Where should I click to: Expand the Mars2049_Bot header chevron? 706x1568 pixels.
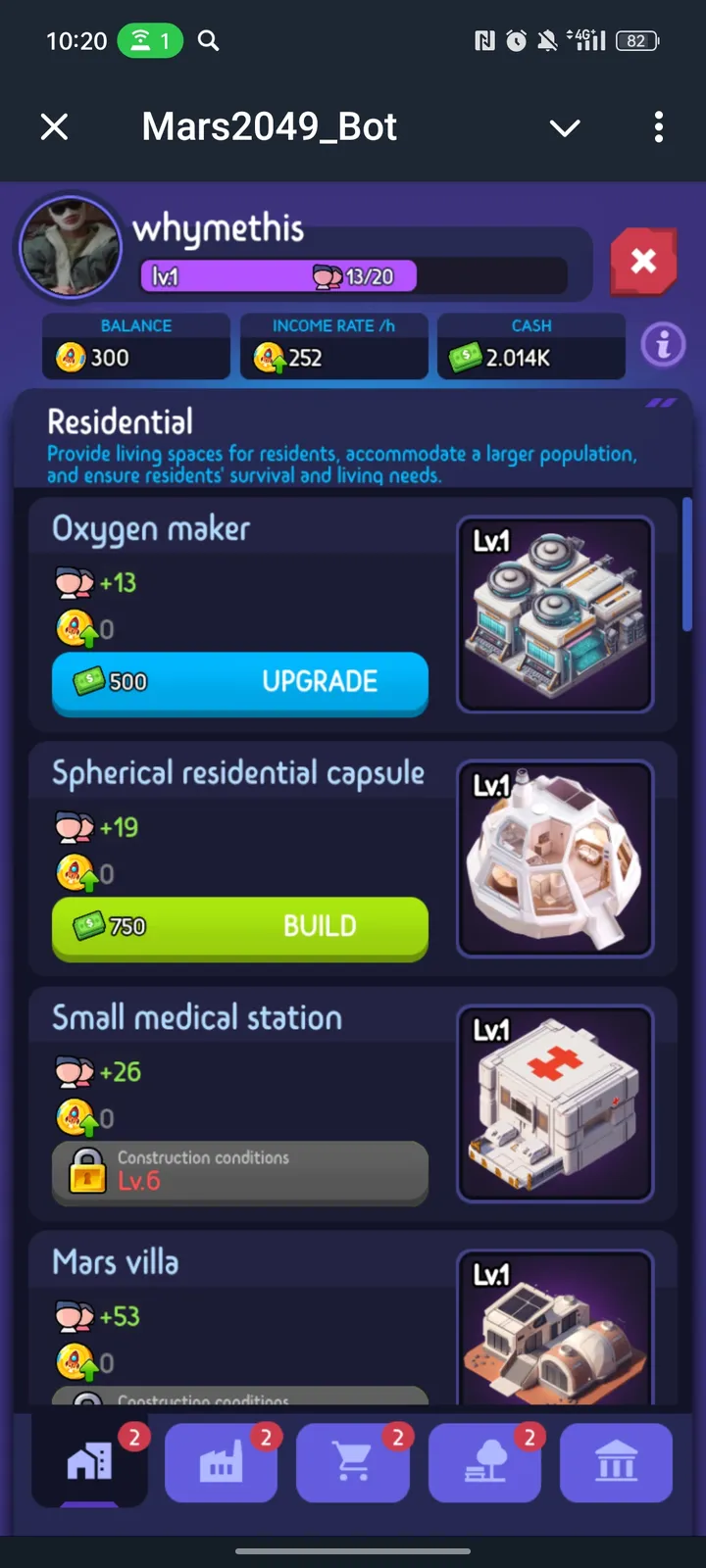tap(565, 127)
